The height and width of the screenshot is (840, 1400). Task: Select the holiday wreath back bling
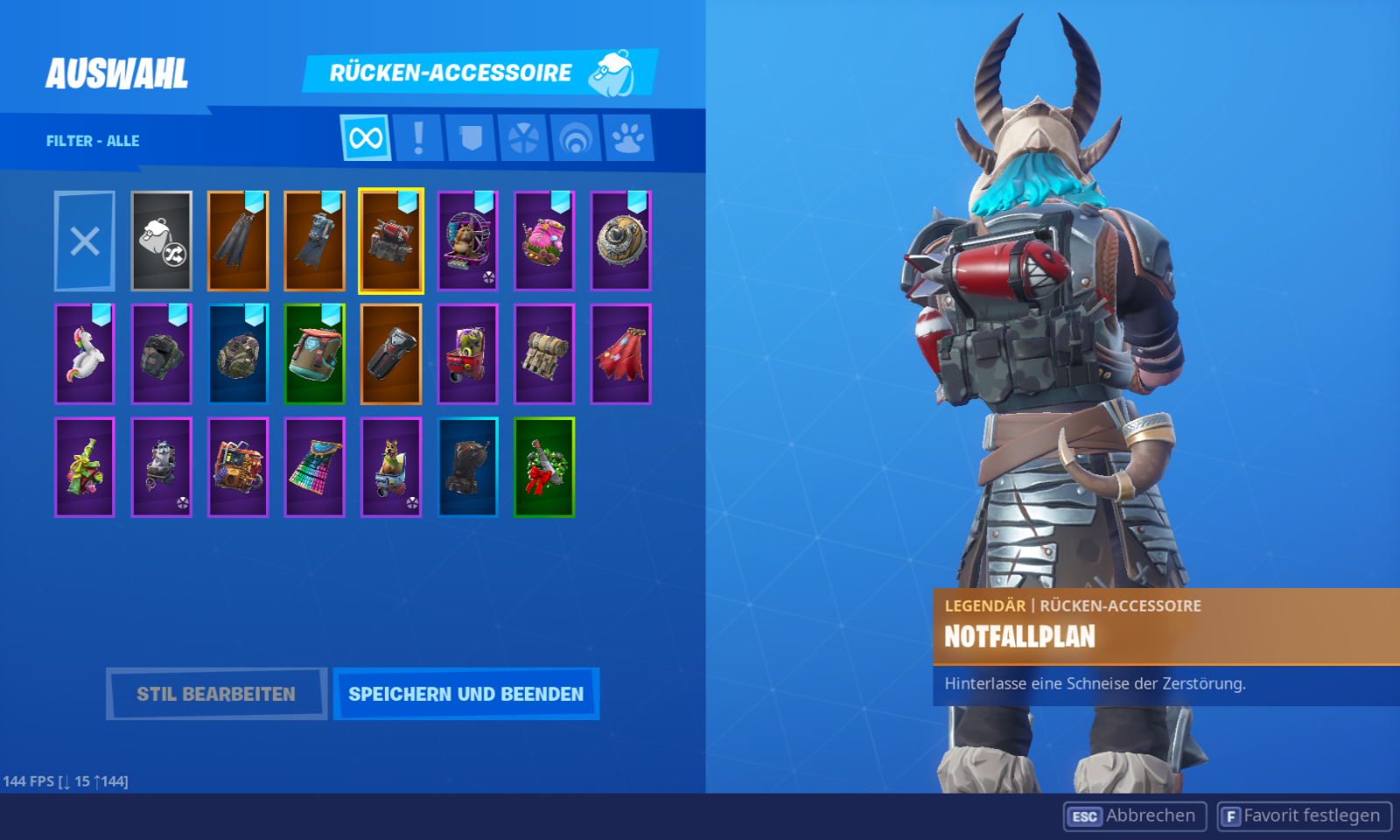[x=544, y=467]
